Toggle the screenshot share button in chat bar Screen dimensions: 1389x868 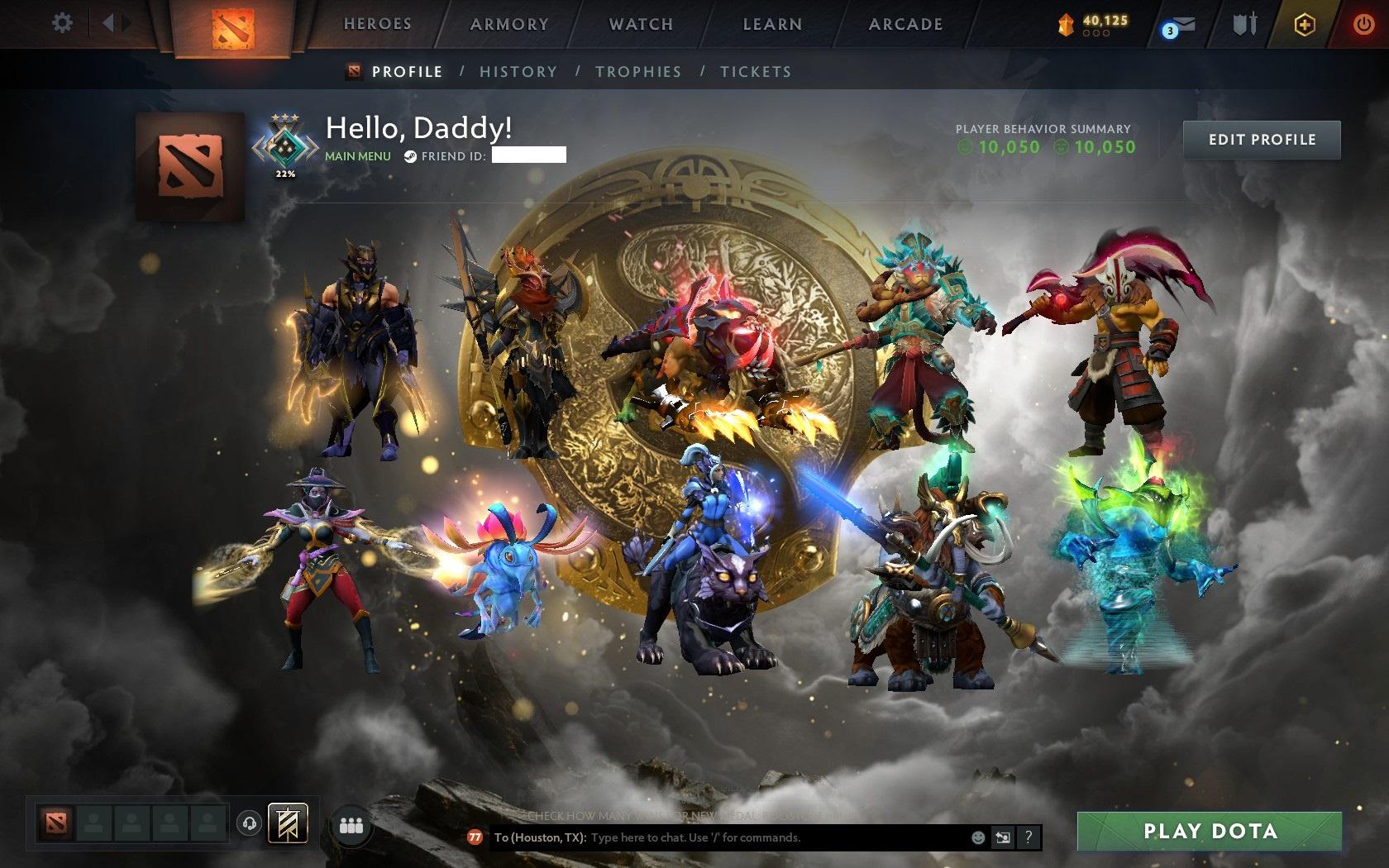point(1004,837)
